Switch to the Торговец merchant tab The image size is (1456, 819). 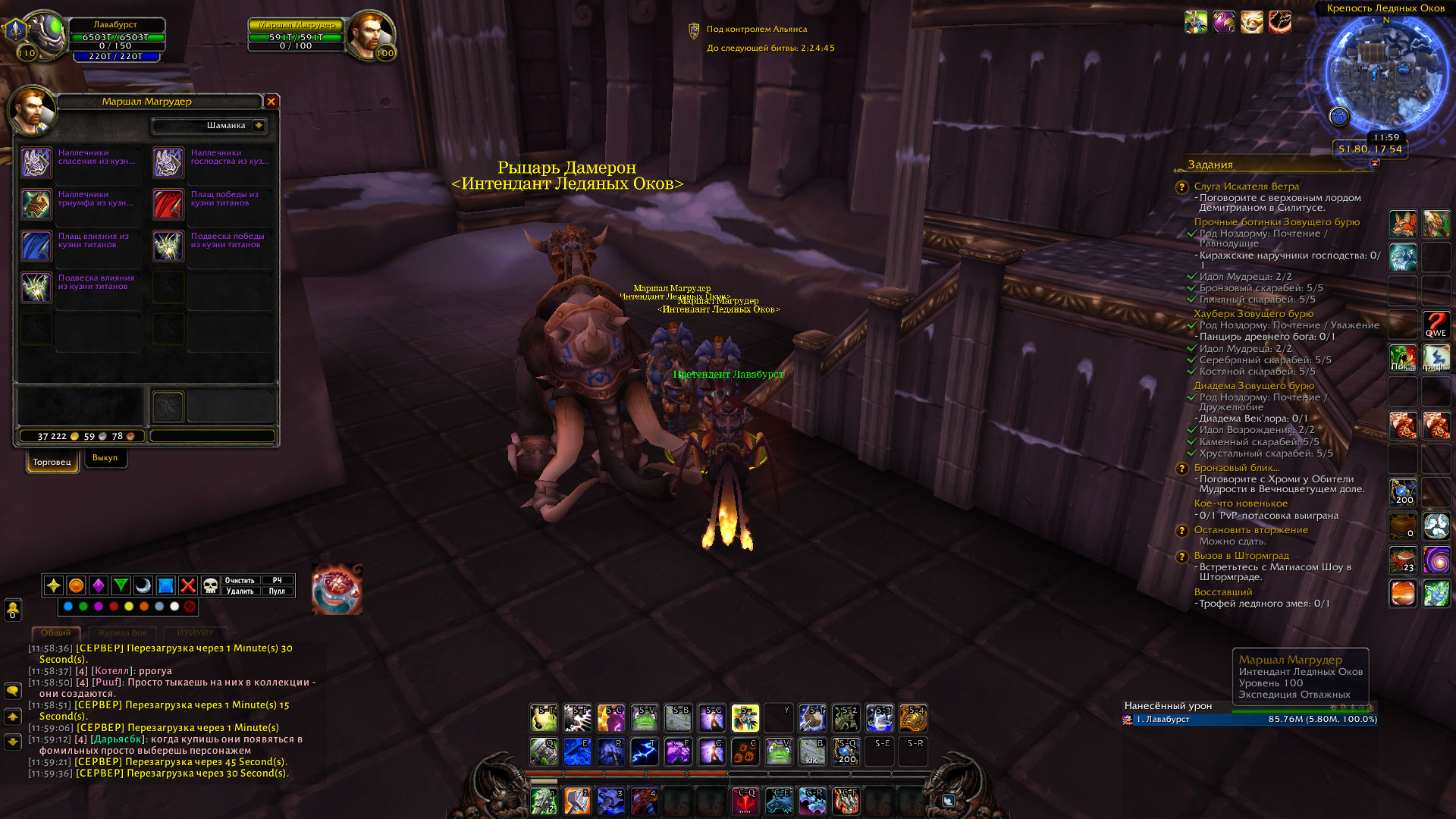coord(52,462)
